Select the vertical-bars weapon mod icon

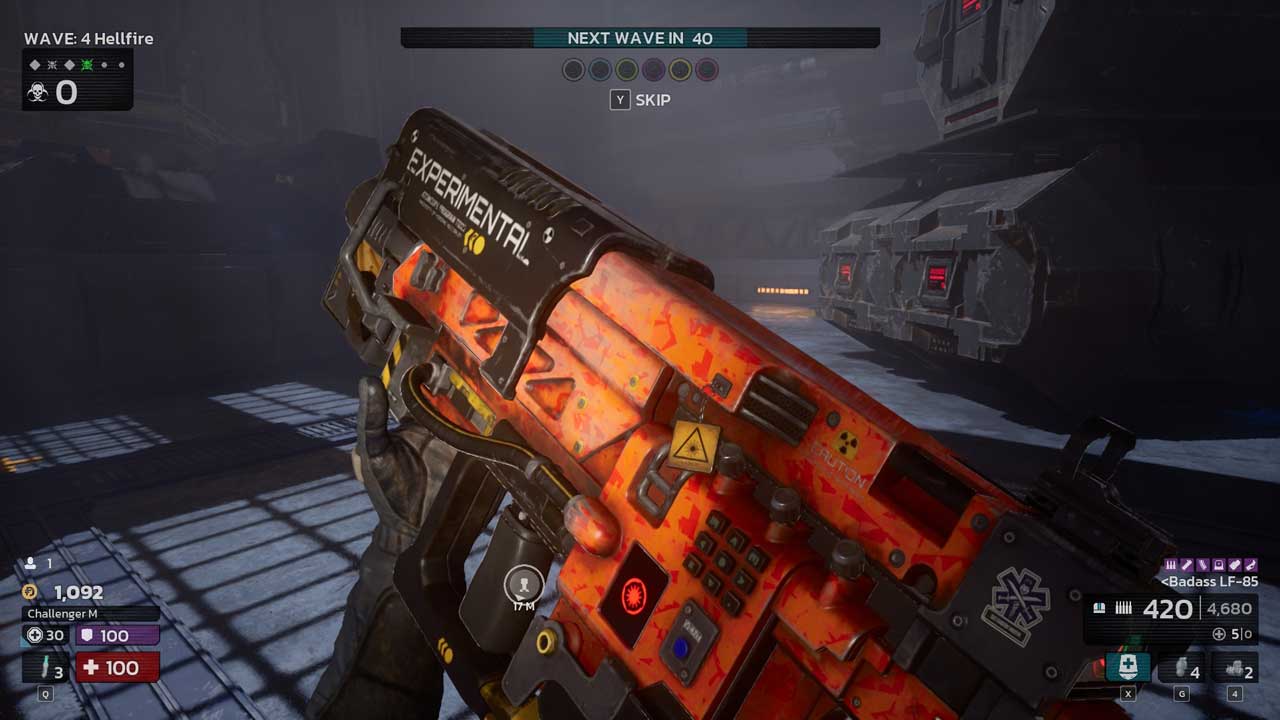point(1171,565)
